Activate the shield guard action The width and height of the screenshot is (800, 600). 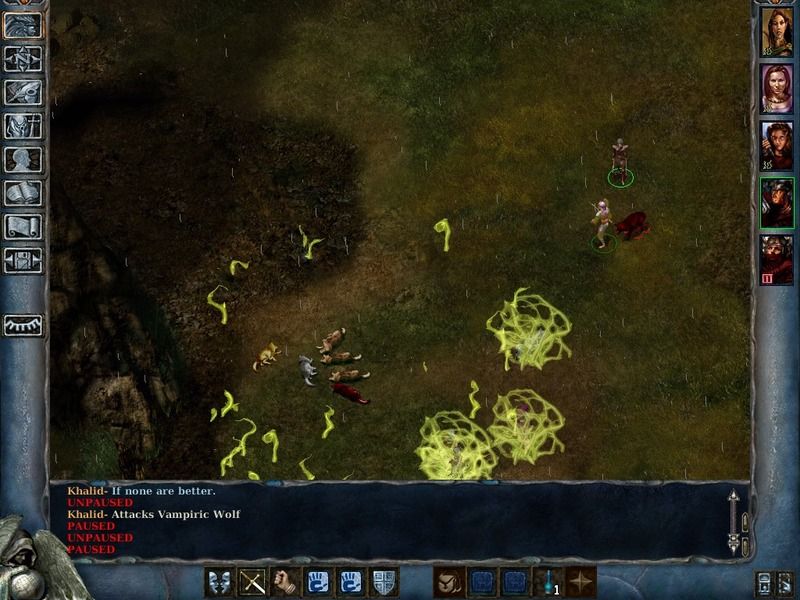pyautogui.click(x=383, y=581)
